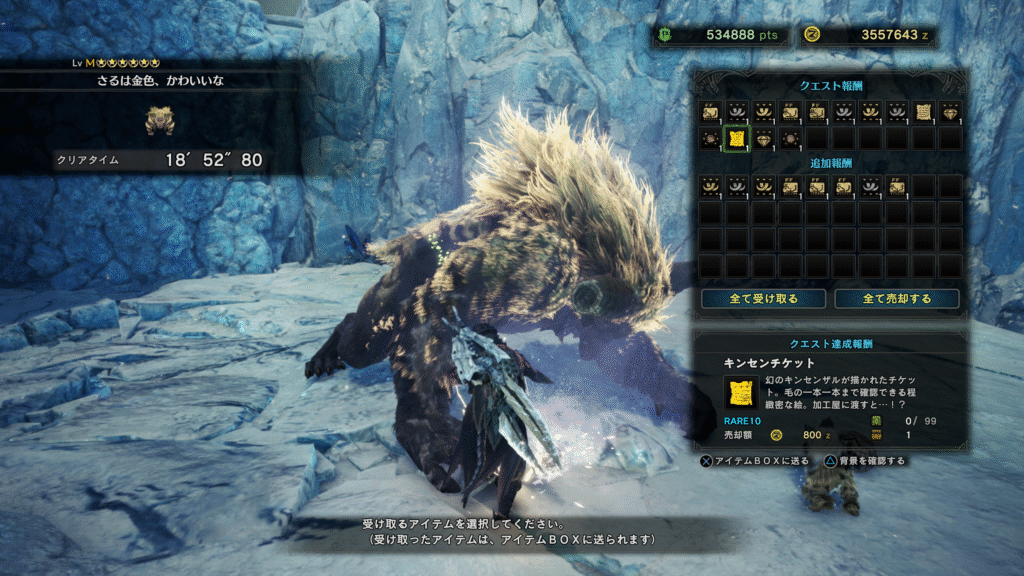1024x576 pixels.
Task: Select the diamond gem beside the yellow ticket
Action: click(x=763, y=138)
